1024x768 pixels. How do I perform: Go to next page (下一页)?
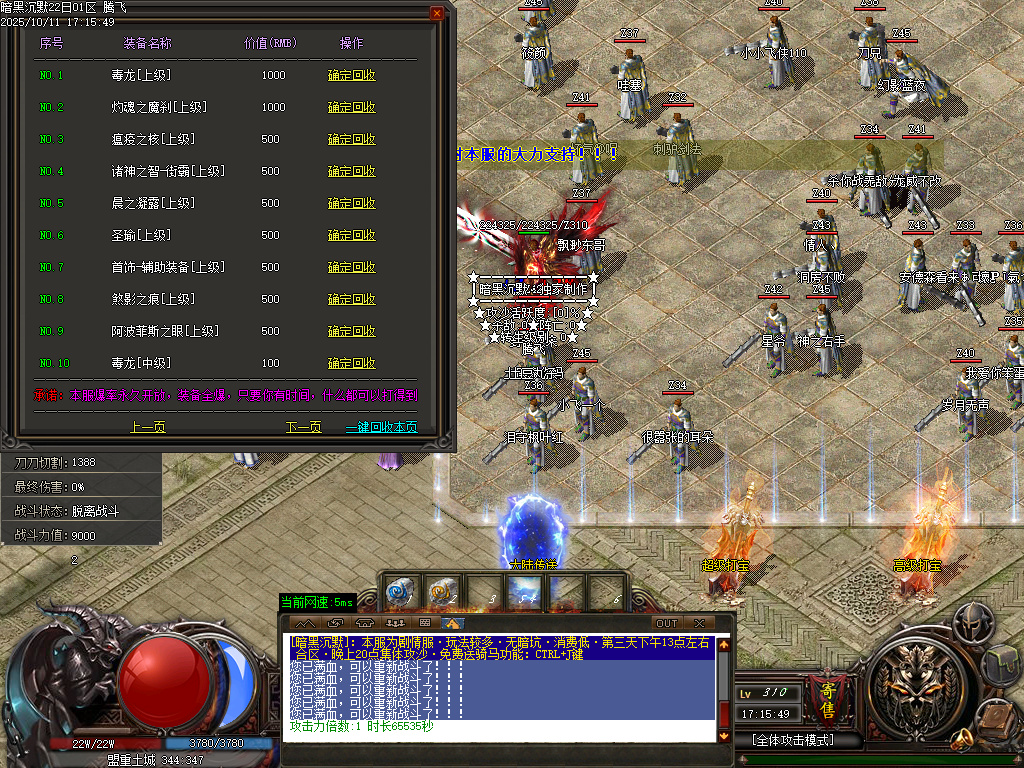[304, 427]
